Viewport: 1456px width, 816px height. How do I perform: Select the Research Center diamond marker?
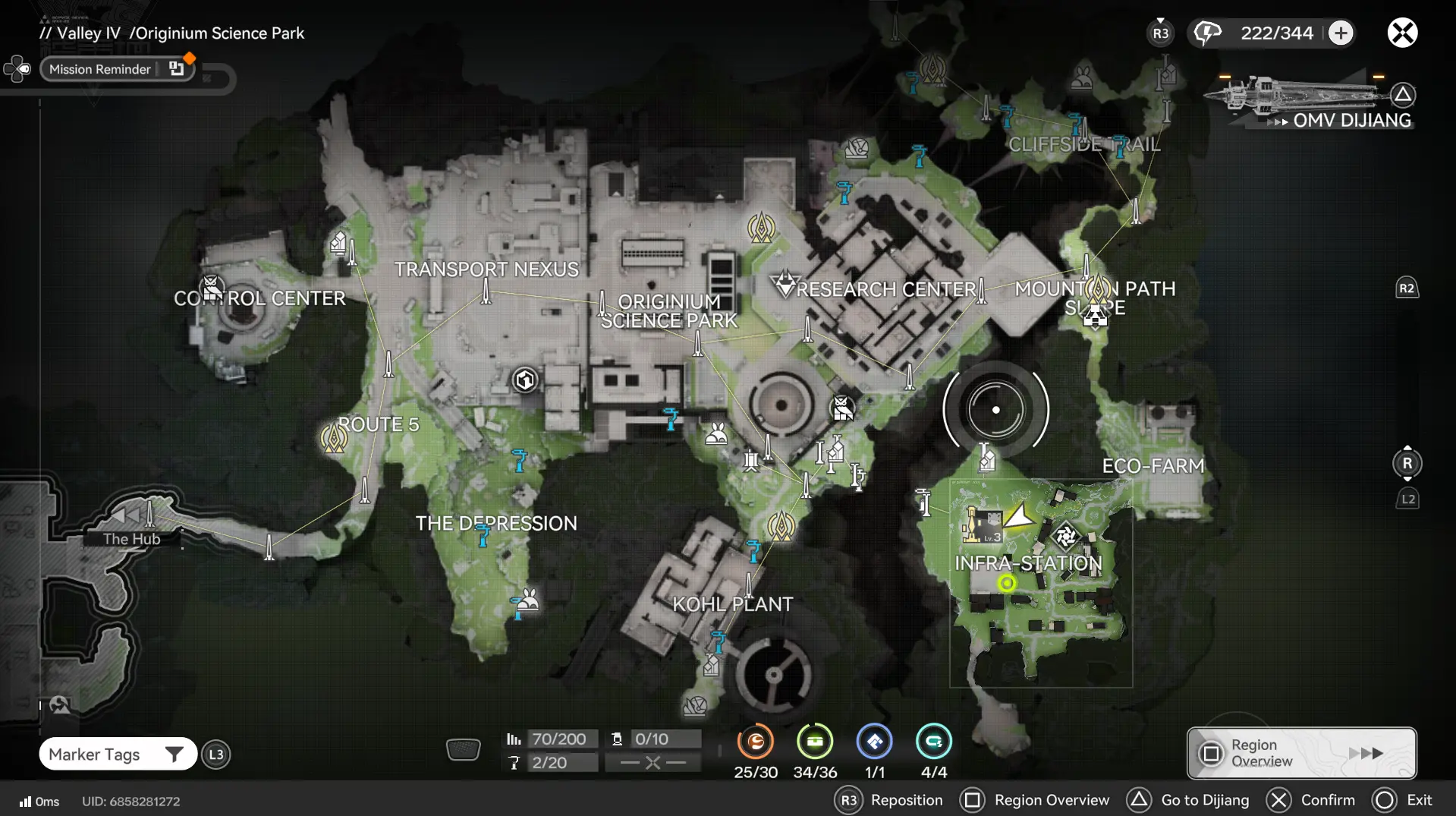point(785,285)
